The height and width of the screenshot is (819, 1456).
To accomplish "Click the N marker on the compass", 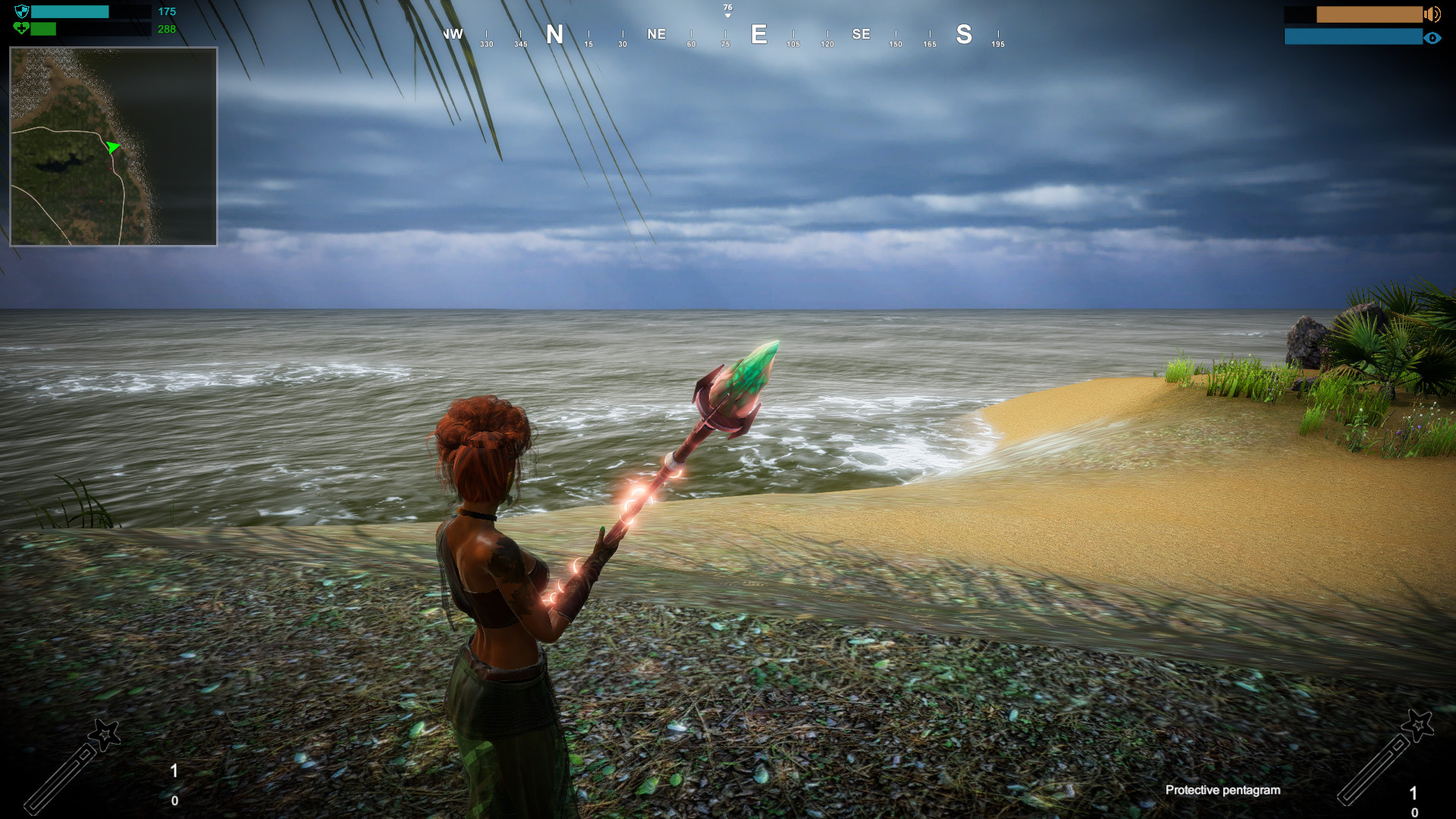I will pyautogui.click(x=555, y=35).
